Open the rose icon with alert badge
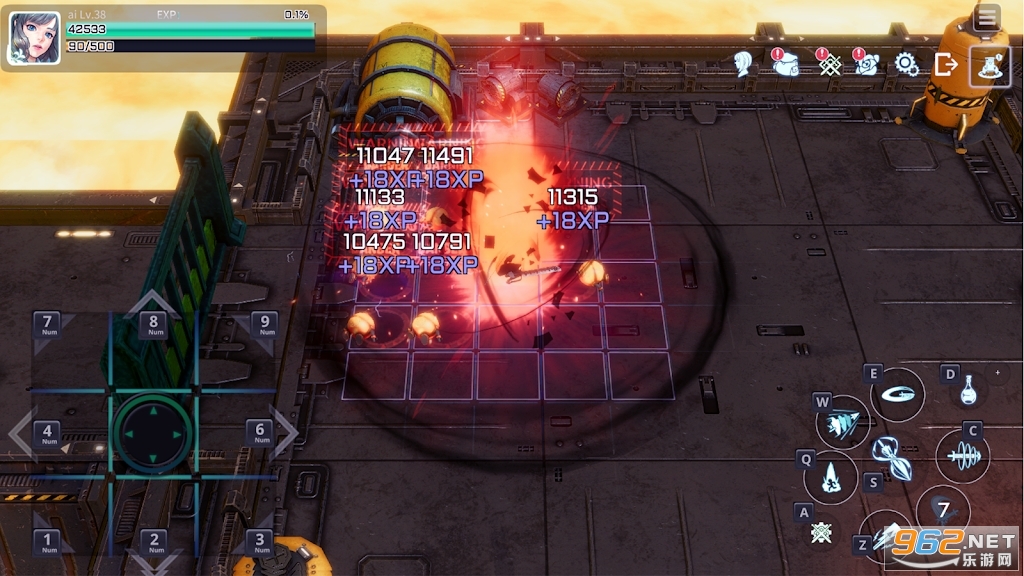 pyautogui.click(x=866, y=63)
